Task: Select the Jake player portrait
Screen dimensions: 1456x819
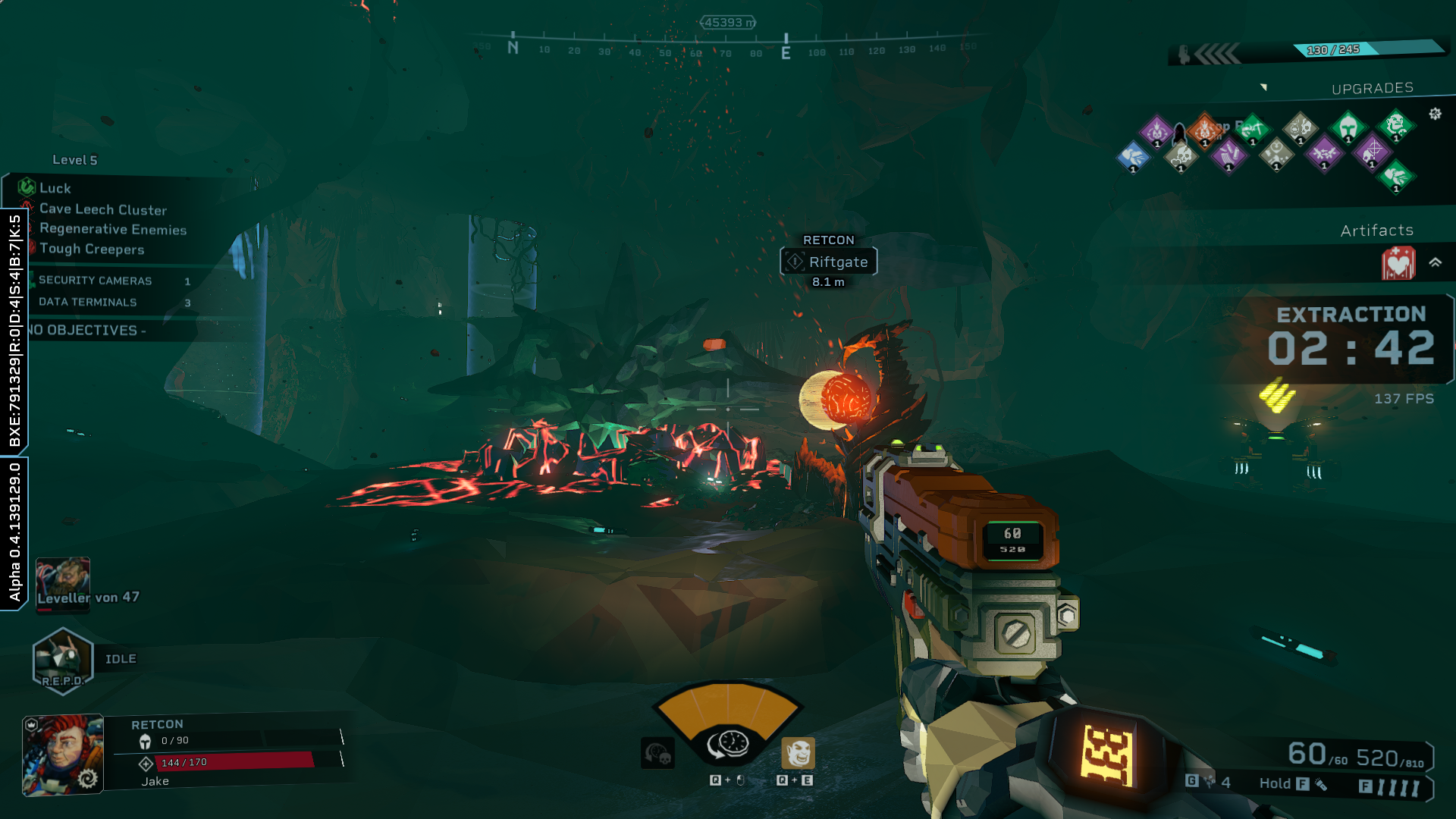Action: (x=63, y=755)
